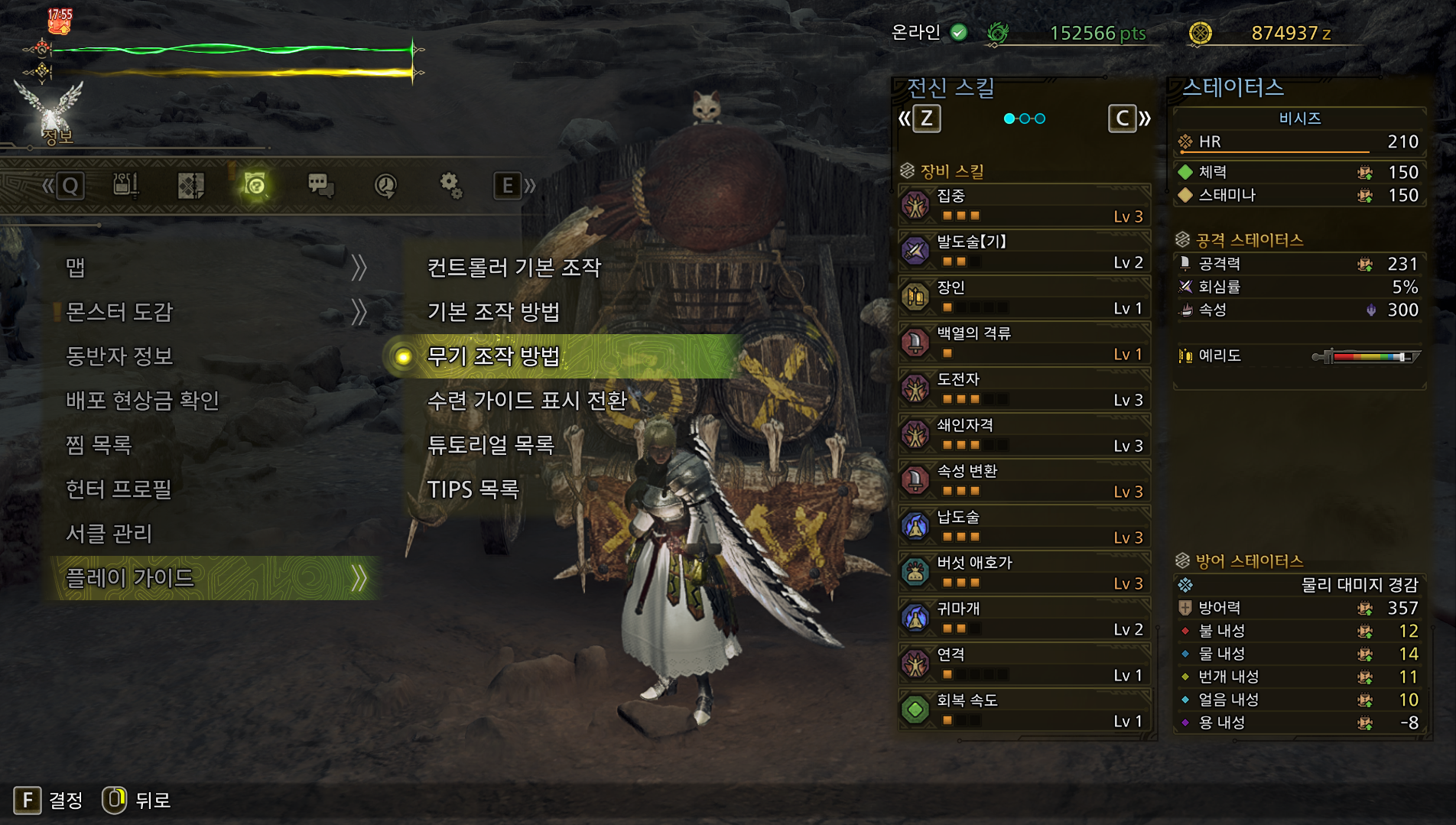1456x825 pixels.
Task: Open the 튜토리얼 목록
Action: (x=490, y=445)
